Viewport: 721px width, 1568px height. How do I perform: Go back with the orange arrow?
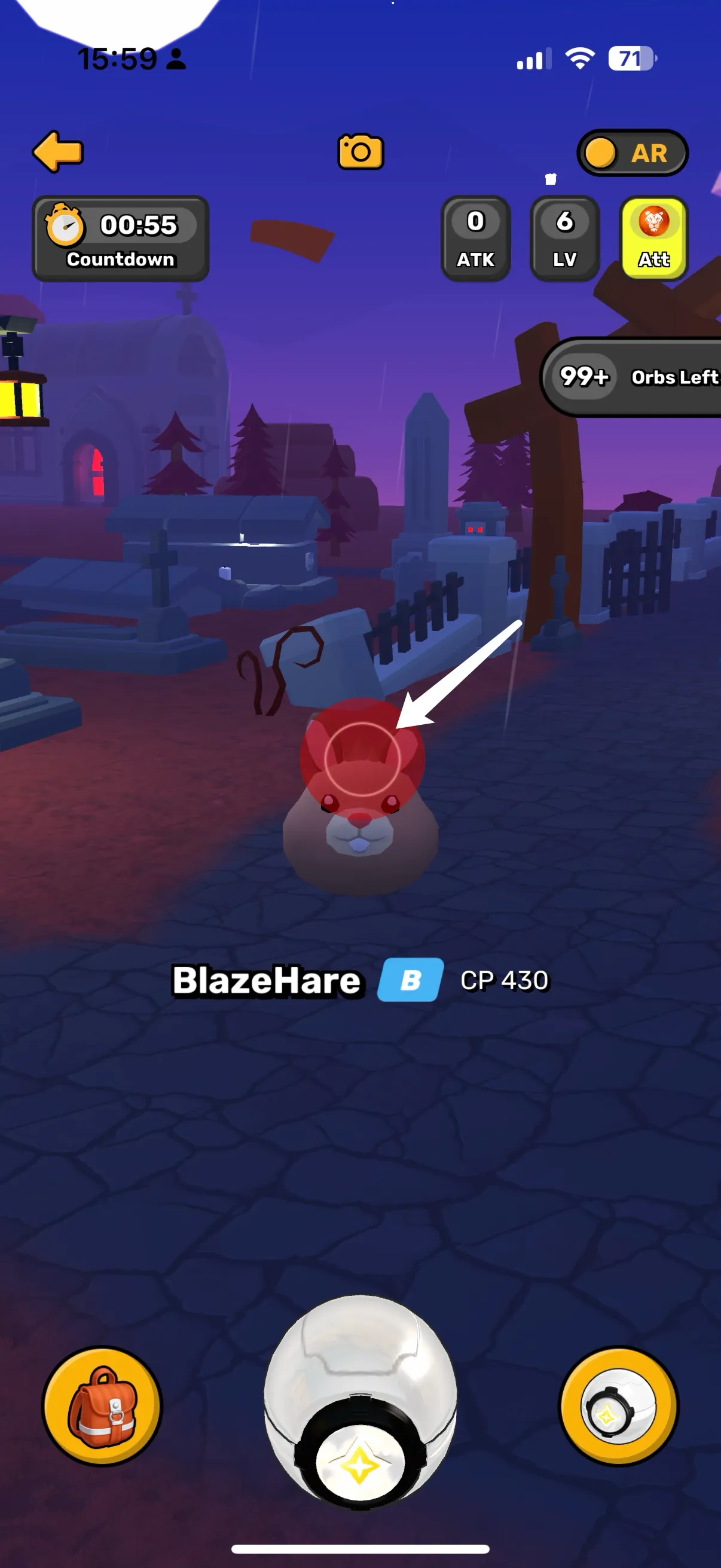coord(58,151)
